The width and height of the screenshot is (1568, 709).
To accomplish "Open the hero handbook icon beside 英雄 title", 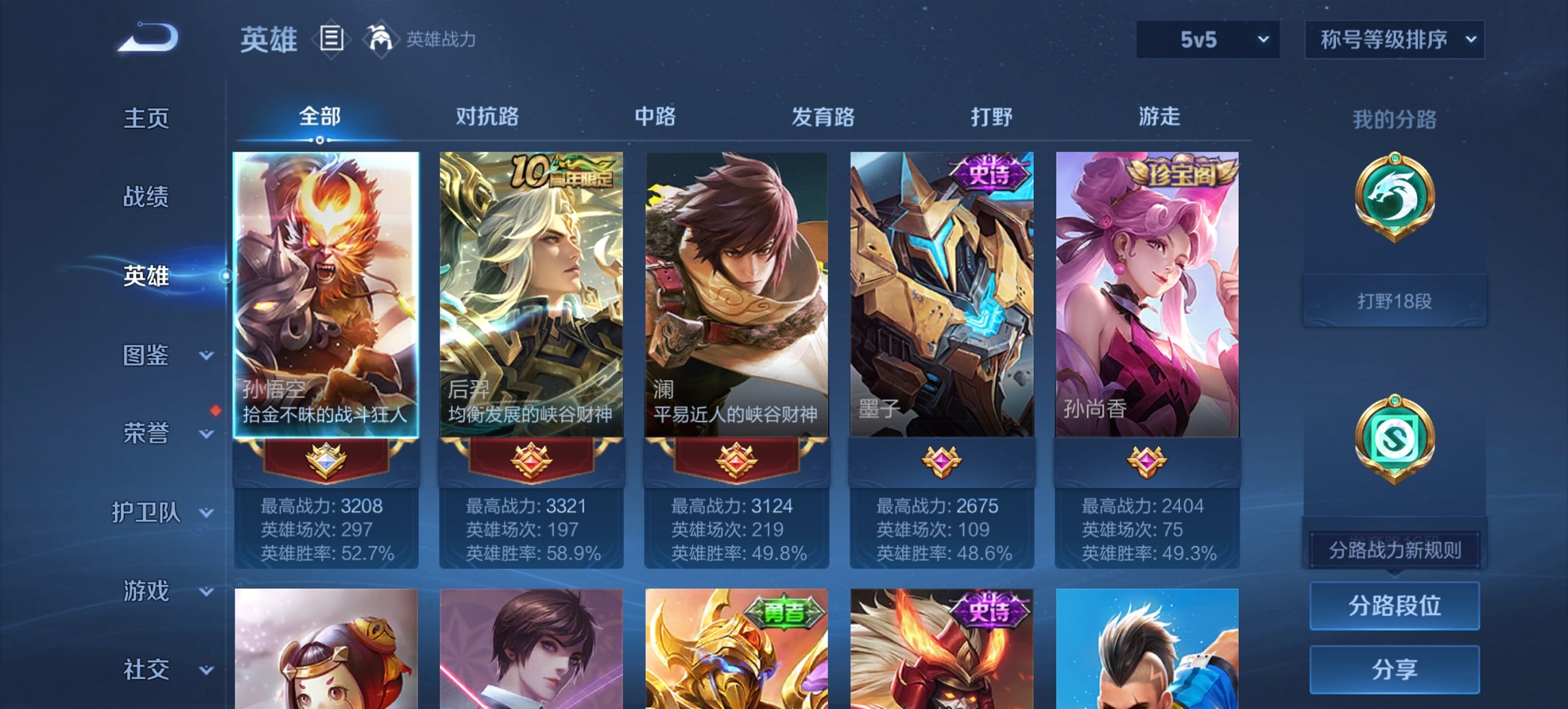I will pos(331,39).
